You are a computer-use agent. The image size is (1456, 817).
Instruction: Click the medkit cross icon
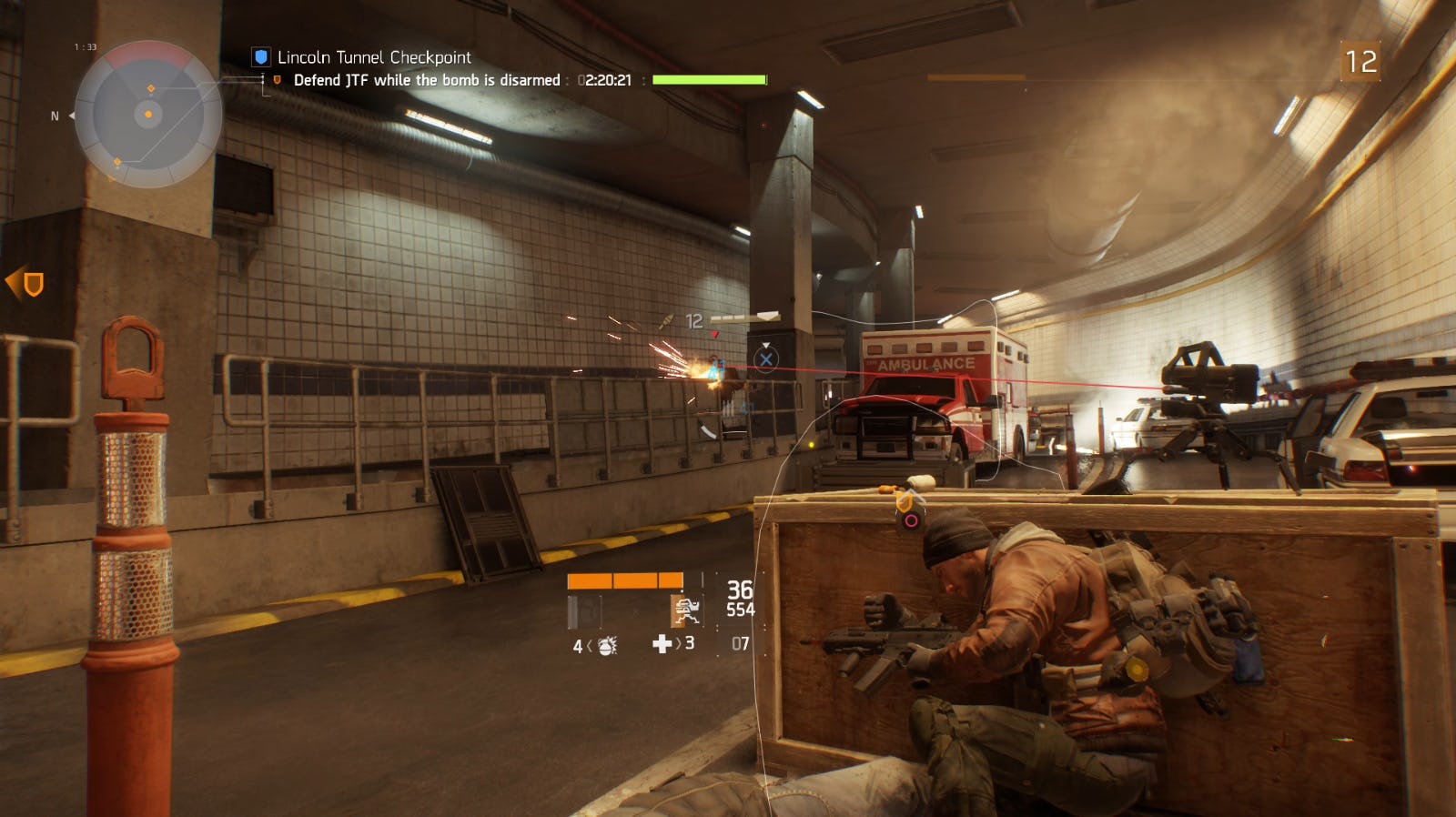coord(662,644)
